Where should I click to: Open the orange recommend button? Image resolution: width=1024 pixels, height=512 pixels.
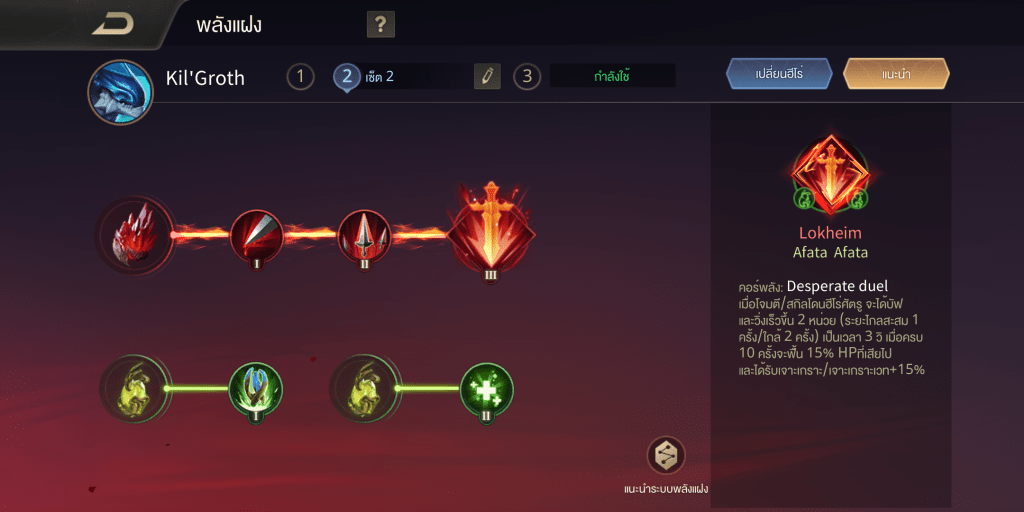[x=896, y=74]
